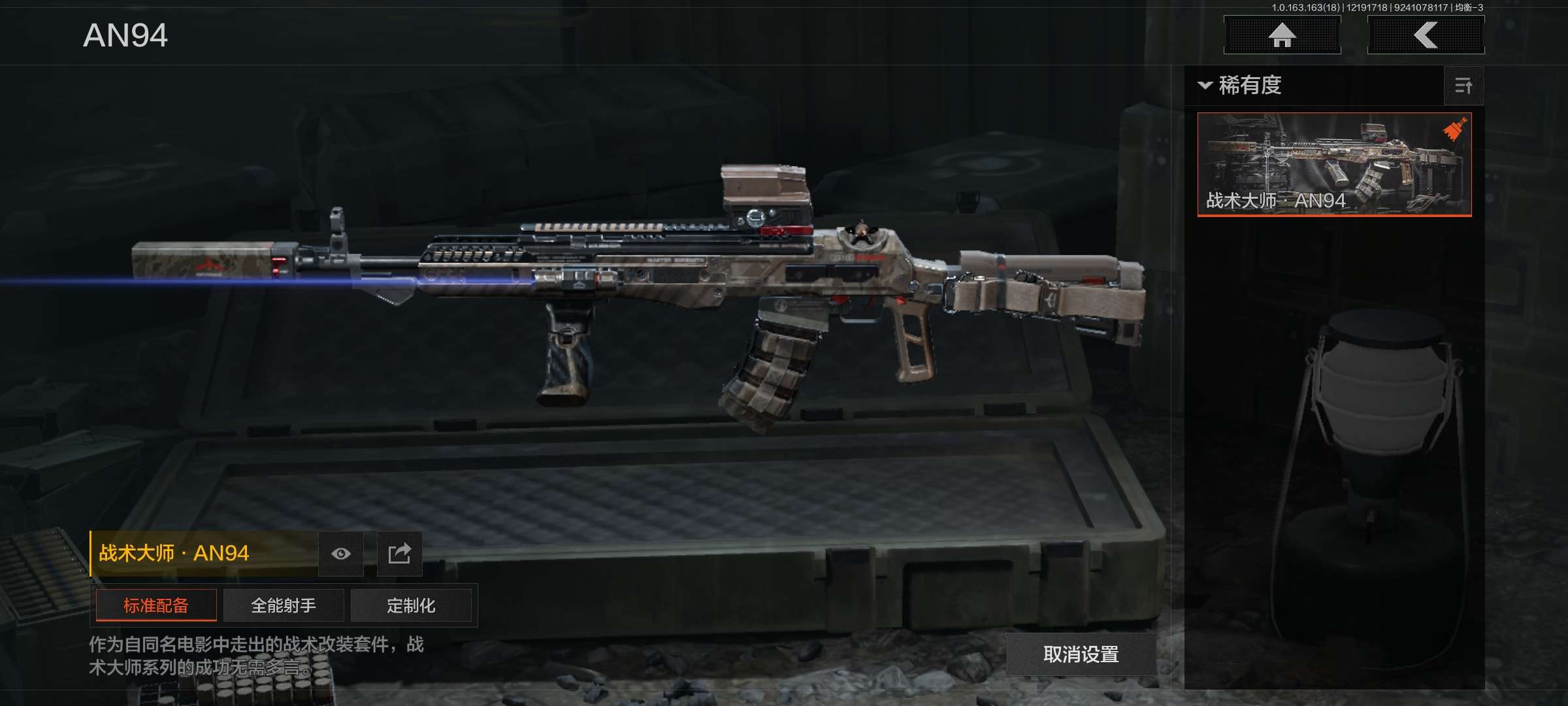Toggle the sort order icon
Viewport: 1568px width, 706px height.
(1463, 86)
